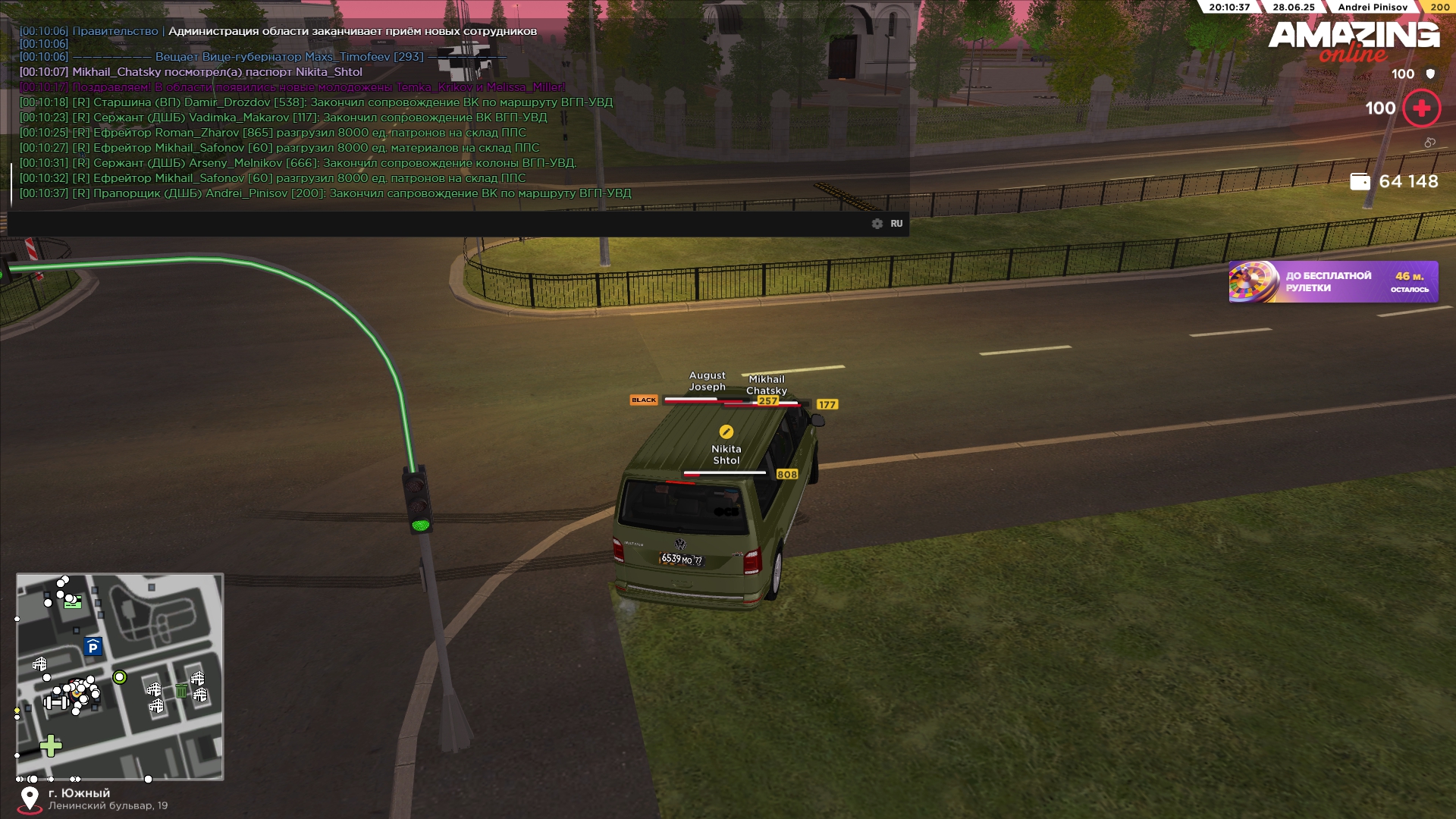1456x819 pixels.
Task: Select the blue parking marker on minimap
Action: tap(93, 647)
